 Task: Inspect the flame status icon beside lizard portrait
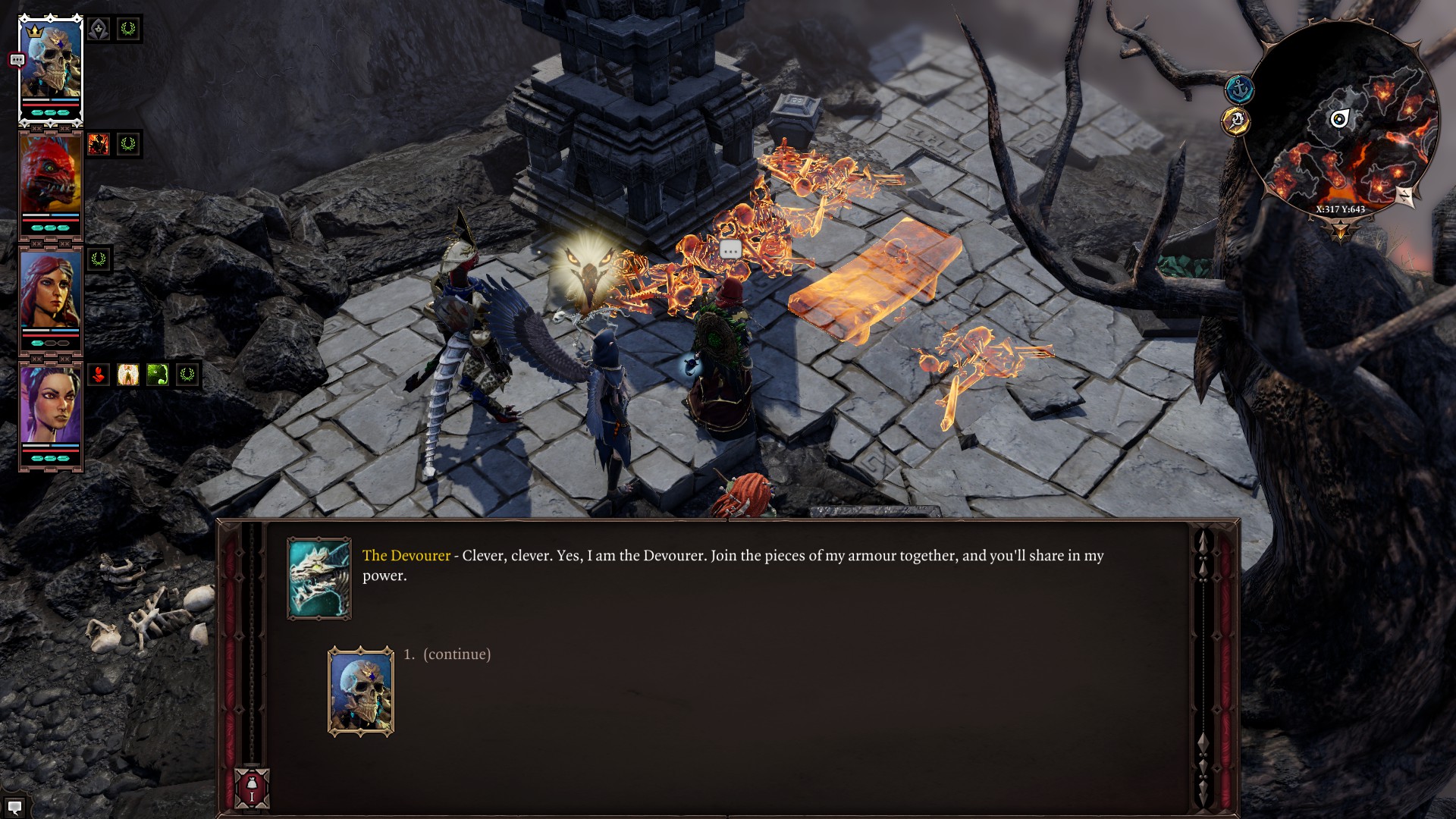tap(99, 144)
